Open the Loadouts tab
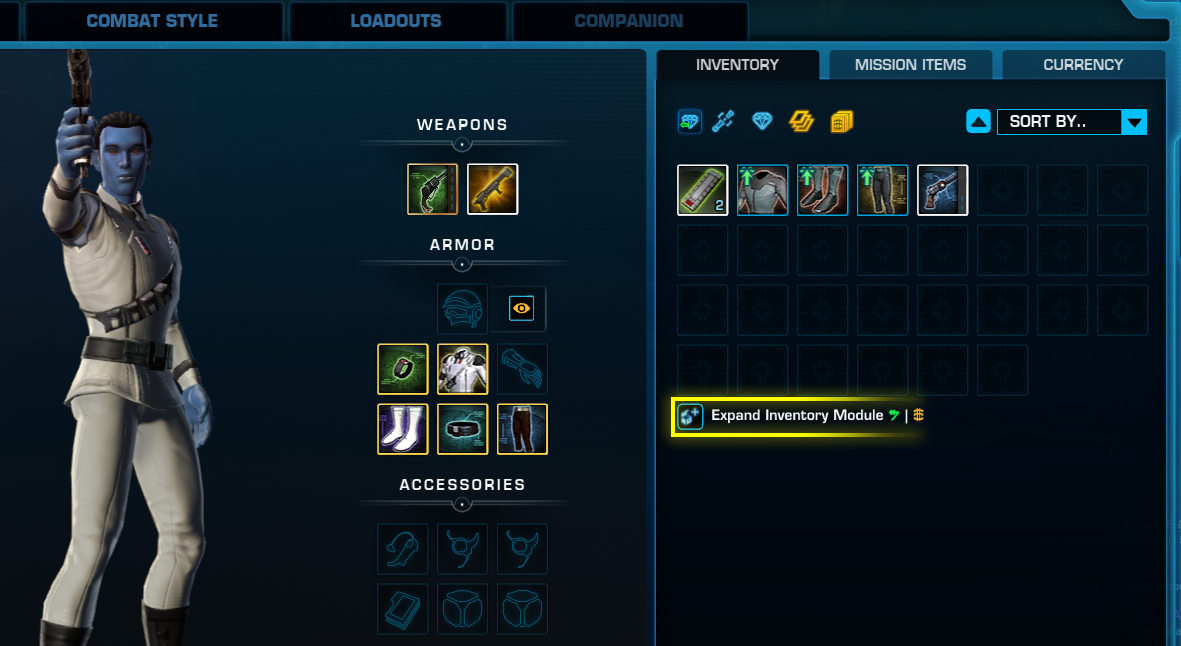1181x646 pixels. (395, 21)
